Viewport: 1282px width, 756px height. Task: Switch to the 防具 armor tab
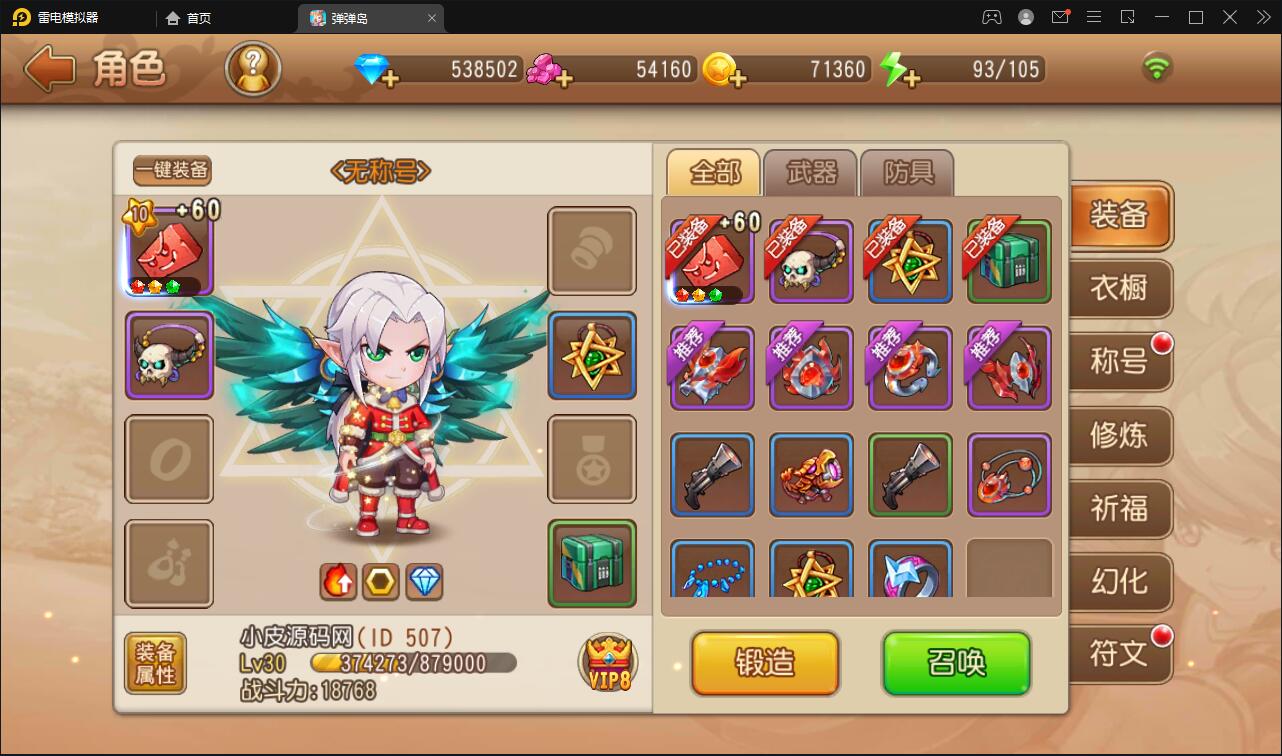tap(906, 172)
